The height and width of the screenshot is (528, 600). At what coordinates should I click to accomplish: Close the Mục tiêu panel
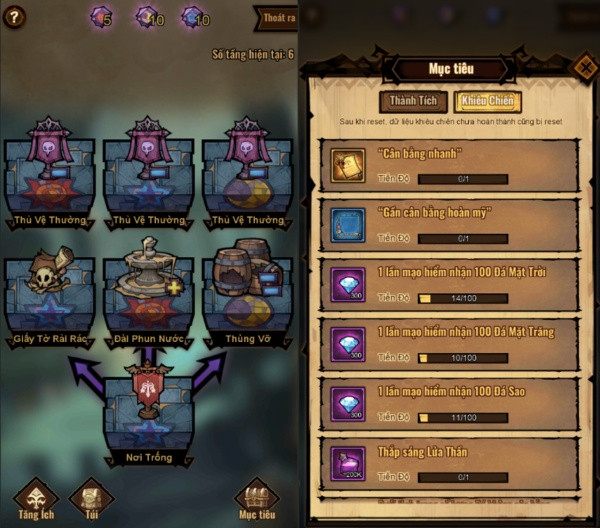584,67
